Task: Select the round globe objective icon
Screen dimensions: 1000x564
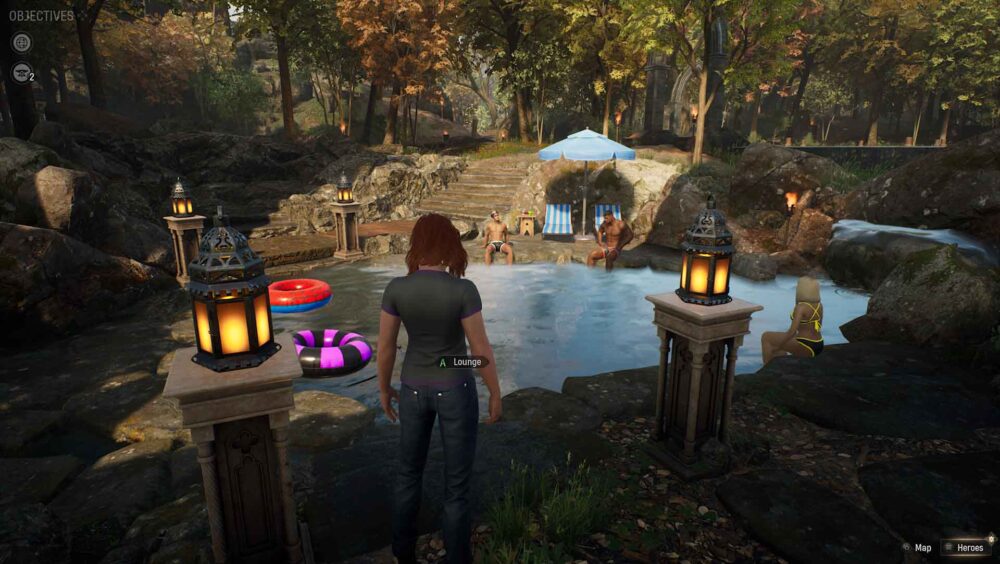Action: tap(21, 42)
